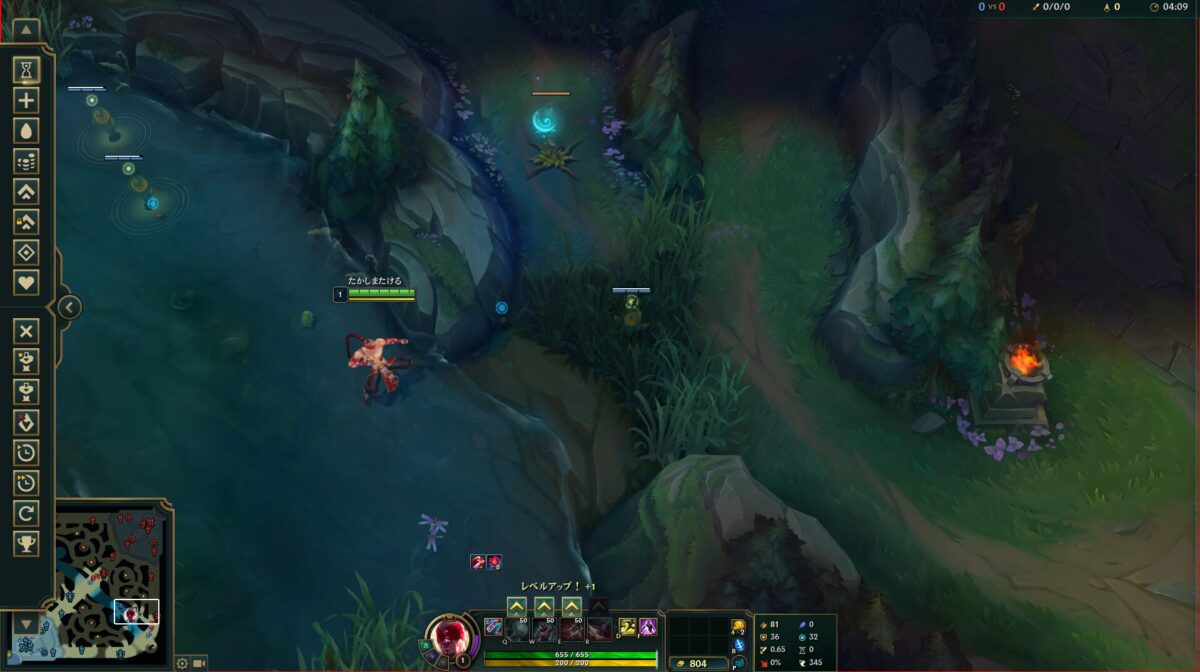Click the champion portrait
Image resolution: width=1200 pixels, height=672 pixels.
click(x=449, y=636)
